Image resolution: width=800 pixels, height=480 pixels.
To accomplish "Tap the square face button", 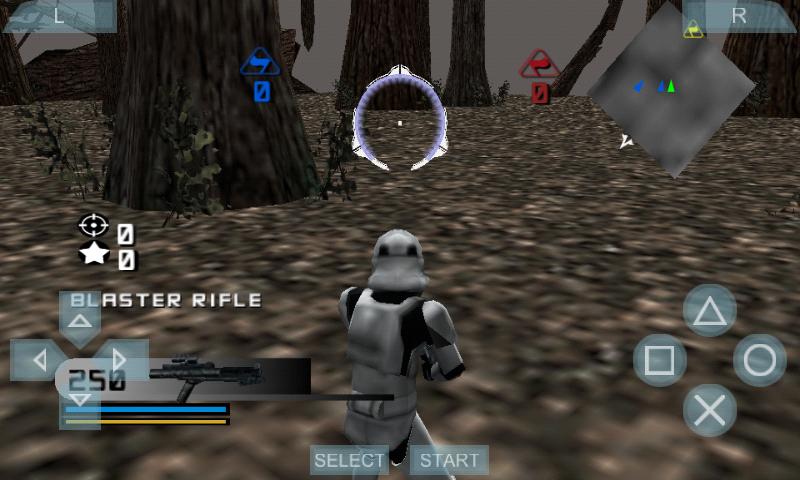I will (x=660, y=360).
